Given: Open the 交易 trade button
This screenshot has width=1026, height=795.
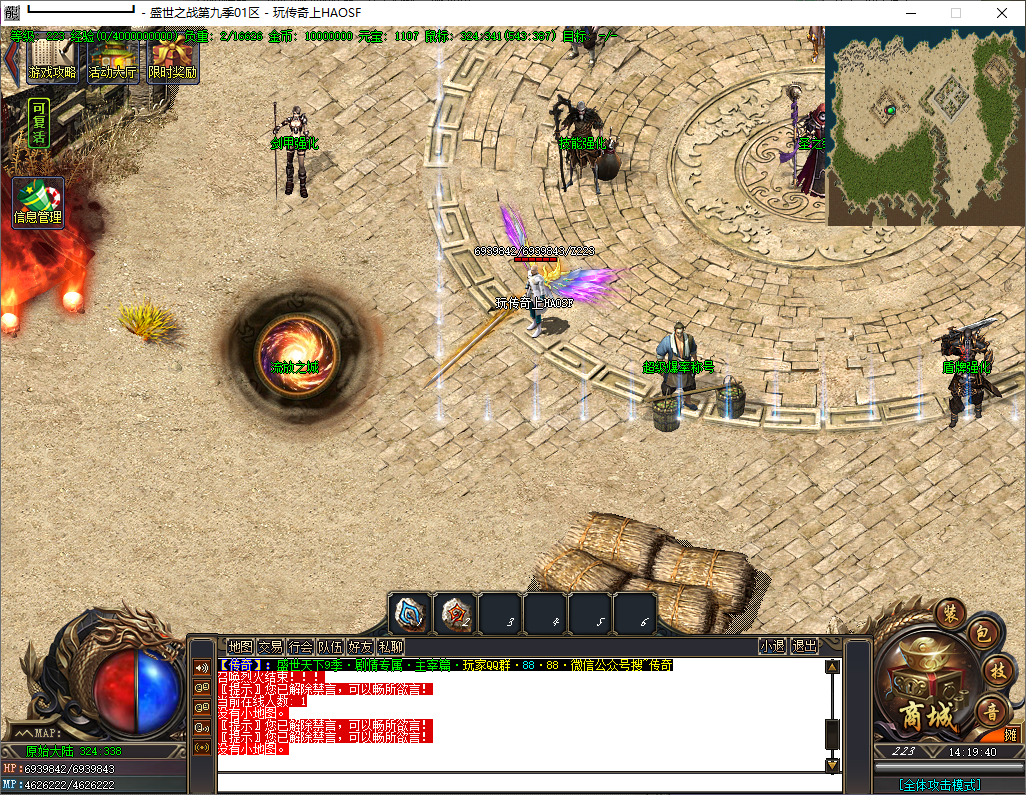Looking at the screenshot, I should point(270,647).
